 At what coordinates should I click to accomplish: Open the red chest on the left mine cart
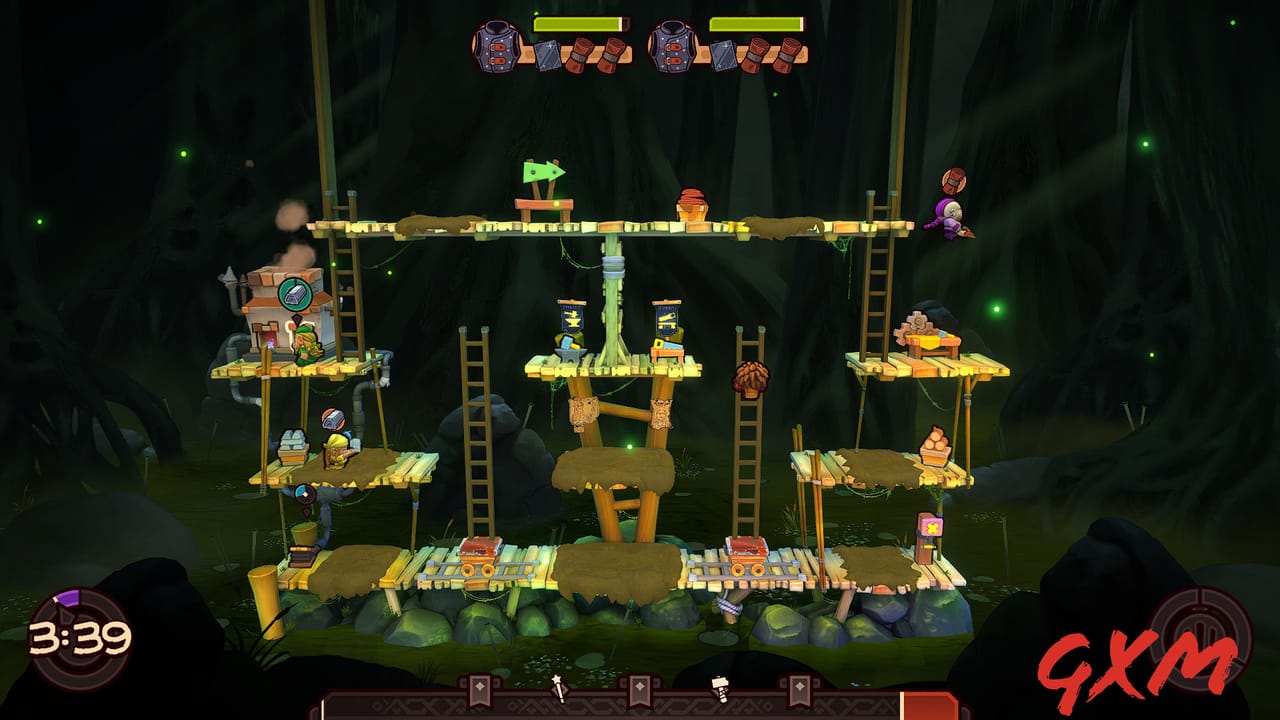[x=478, y=546]
